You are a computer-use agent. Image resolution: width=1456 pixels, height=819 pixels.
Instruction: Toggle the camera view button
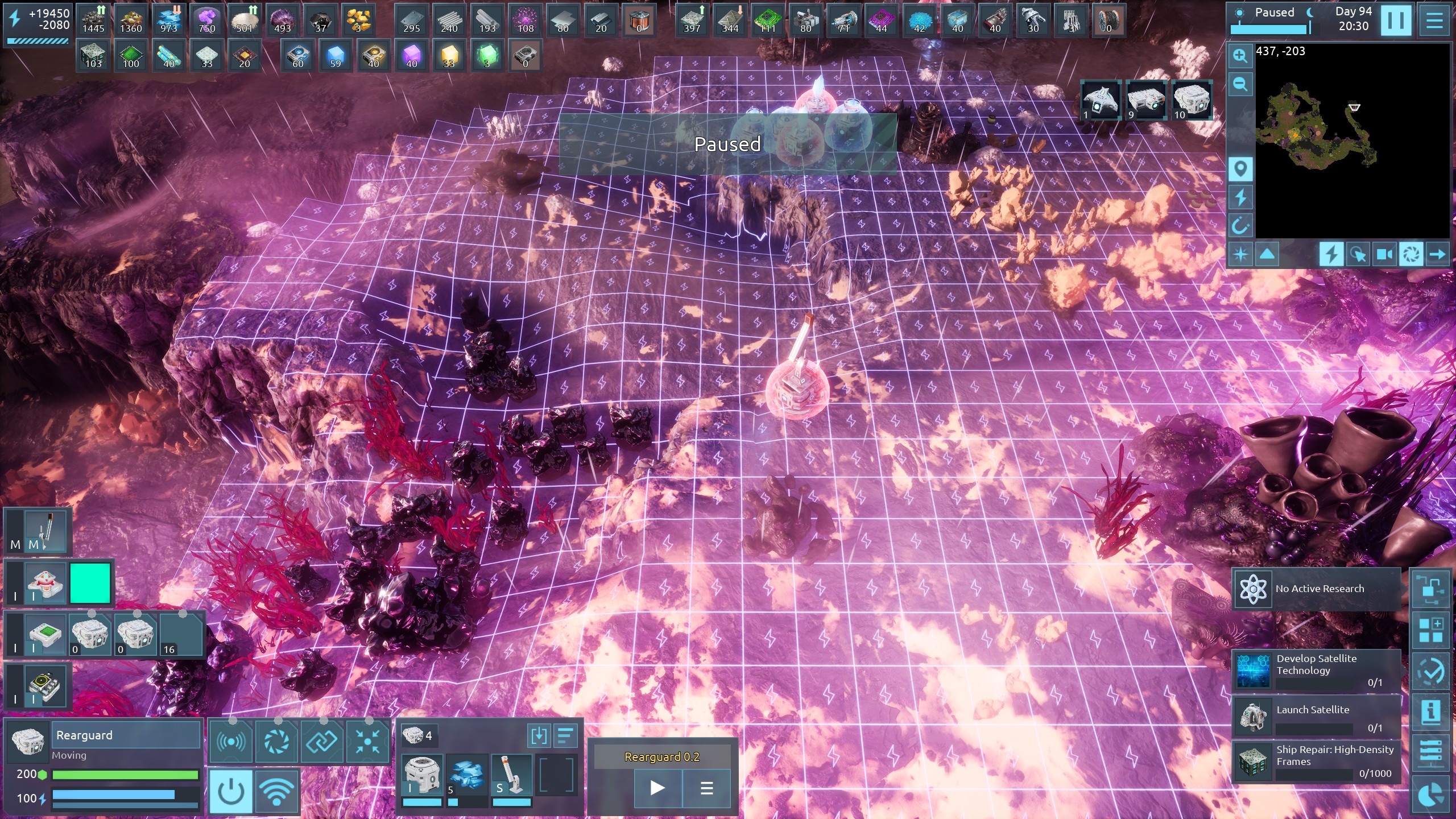tap(1384, 254)
